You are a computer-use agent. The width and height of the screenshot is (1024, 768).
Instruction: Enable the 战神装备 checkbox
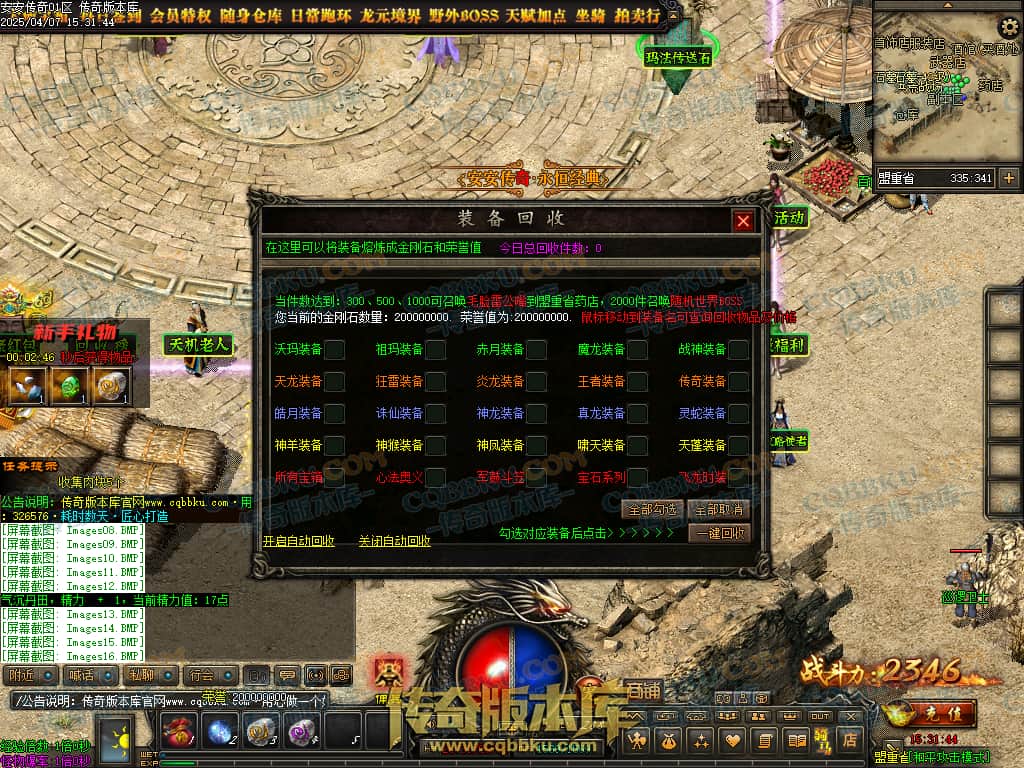pyautogui.click(x=738, y=349)
